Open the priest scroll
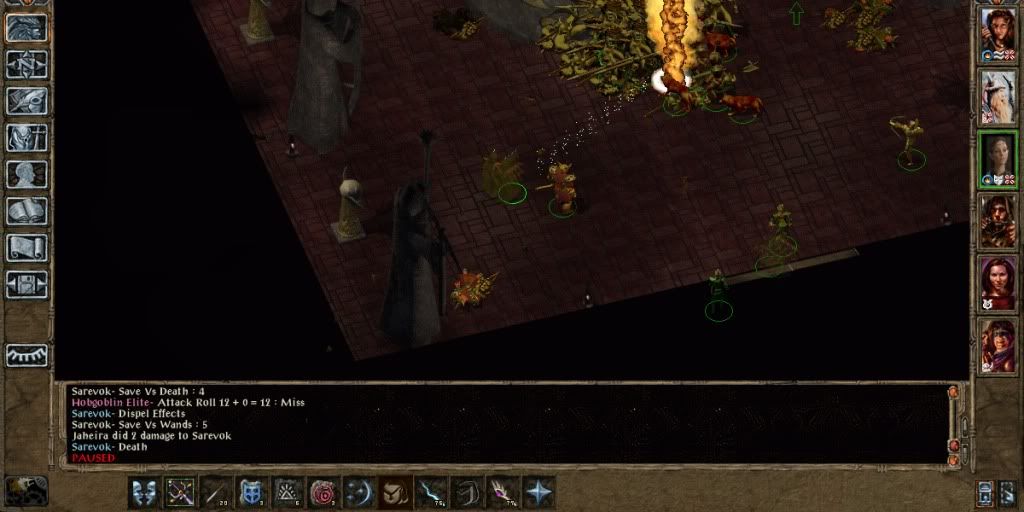Screen dimensions: 1024x512 (x=27, y=247)
